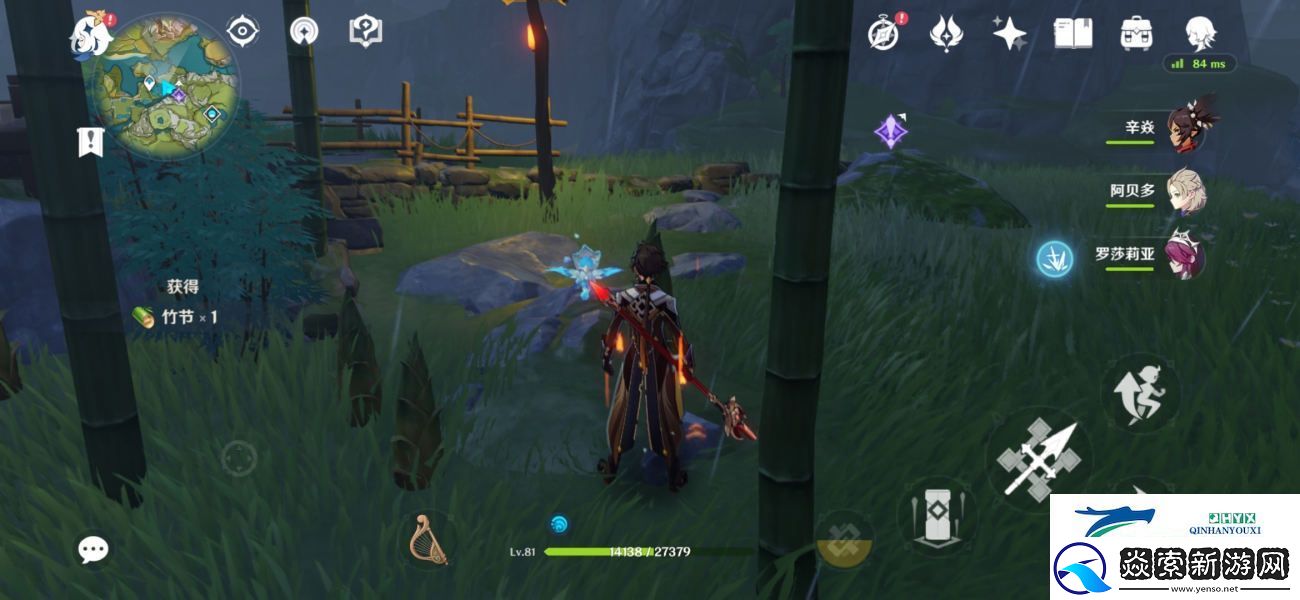Image resolution: width=1300 pixels, height=600 pixels.
Task: Open the character profile icon
Action: pos(1200,34)
